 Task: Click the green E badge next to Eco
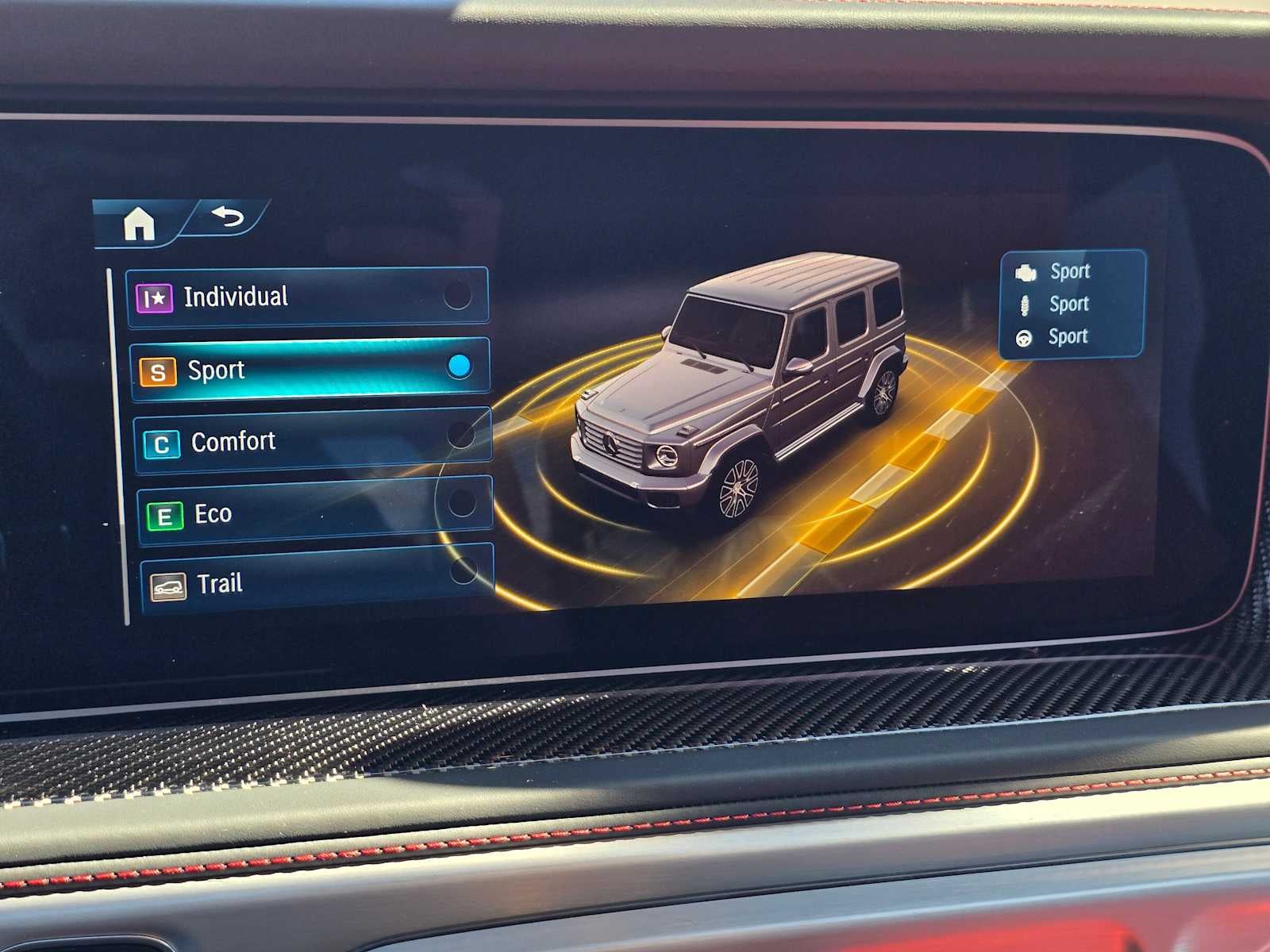(x=166, y=513)
